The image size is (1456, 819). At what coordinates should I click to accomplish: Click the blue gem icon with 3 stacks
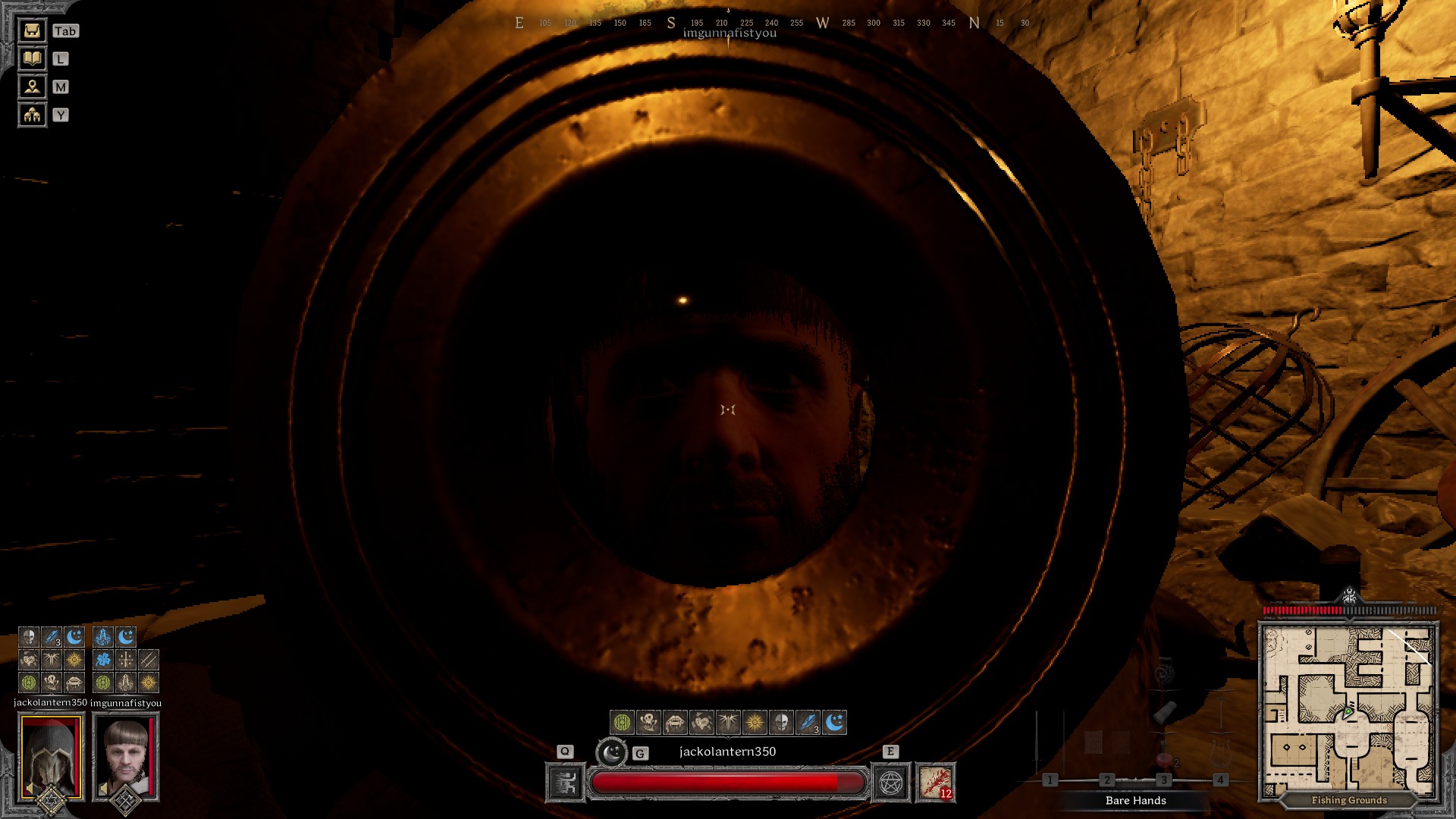click(x=807, y=723)
